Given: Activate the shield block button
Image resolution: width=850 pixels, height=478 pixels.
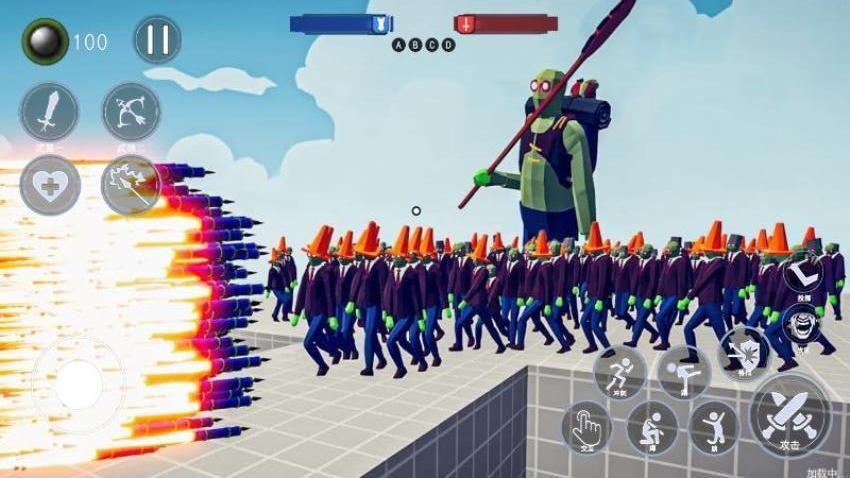Looking at the screenshot, I should coord(744,353).
